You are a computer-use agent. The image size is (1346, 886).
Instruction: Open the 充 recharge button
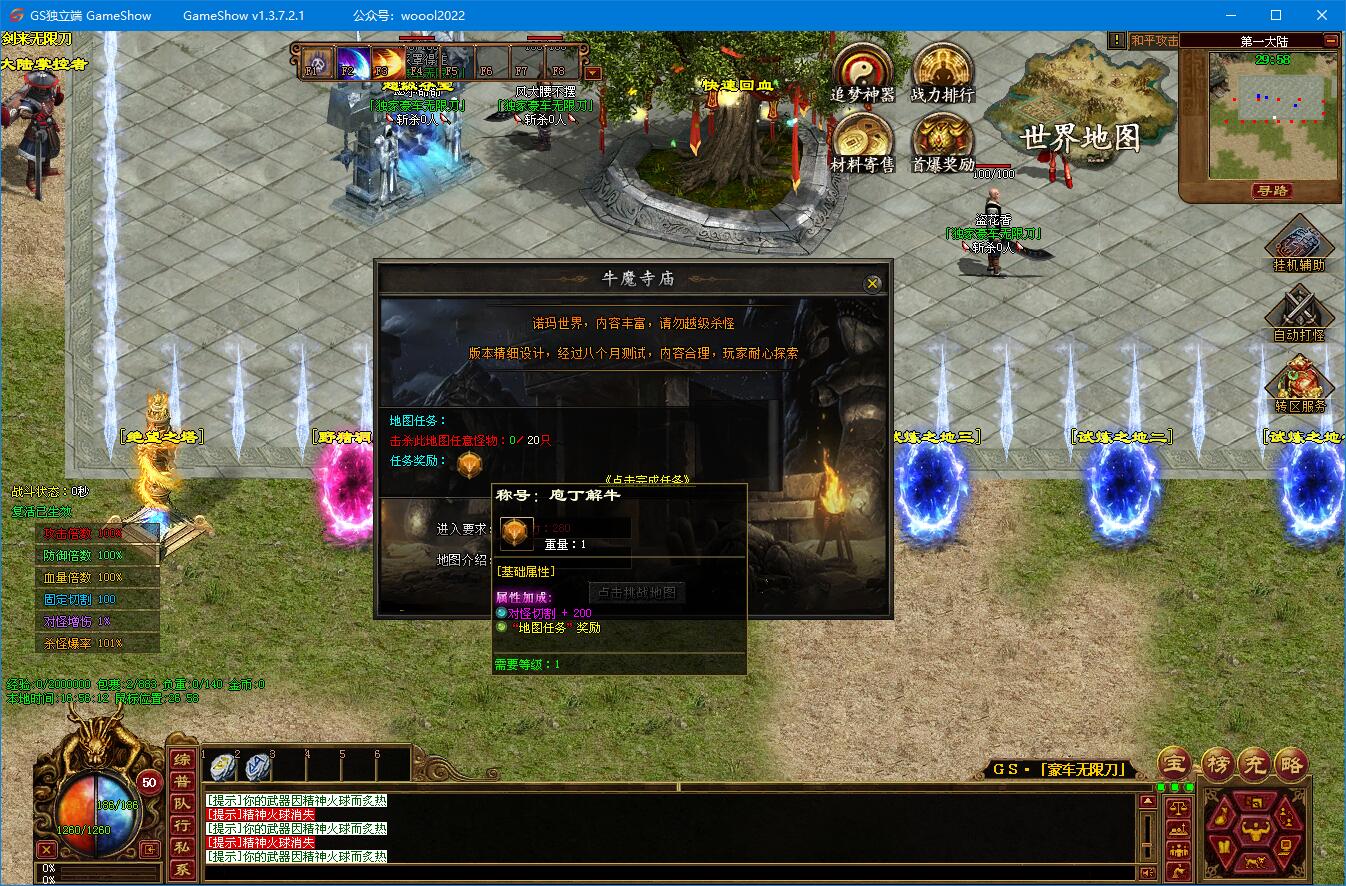[x=1253, y=764]
